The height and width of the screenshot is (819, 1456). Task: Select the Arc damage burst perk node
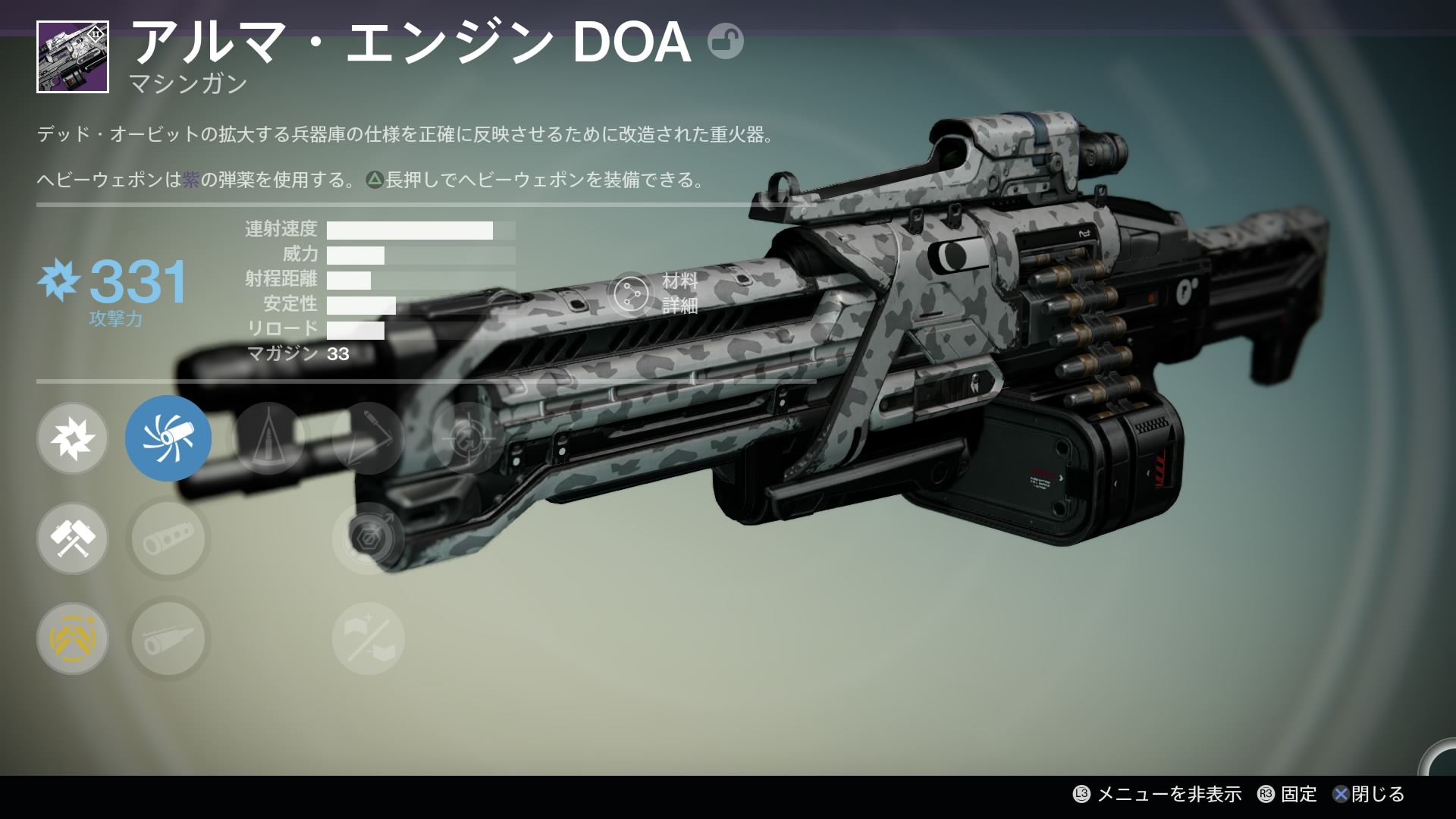(x=73, y=438)
